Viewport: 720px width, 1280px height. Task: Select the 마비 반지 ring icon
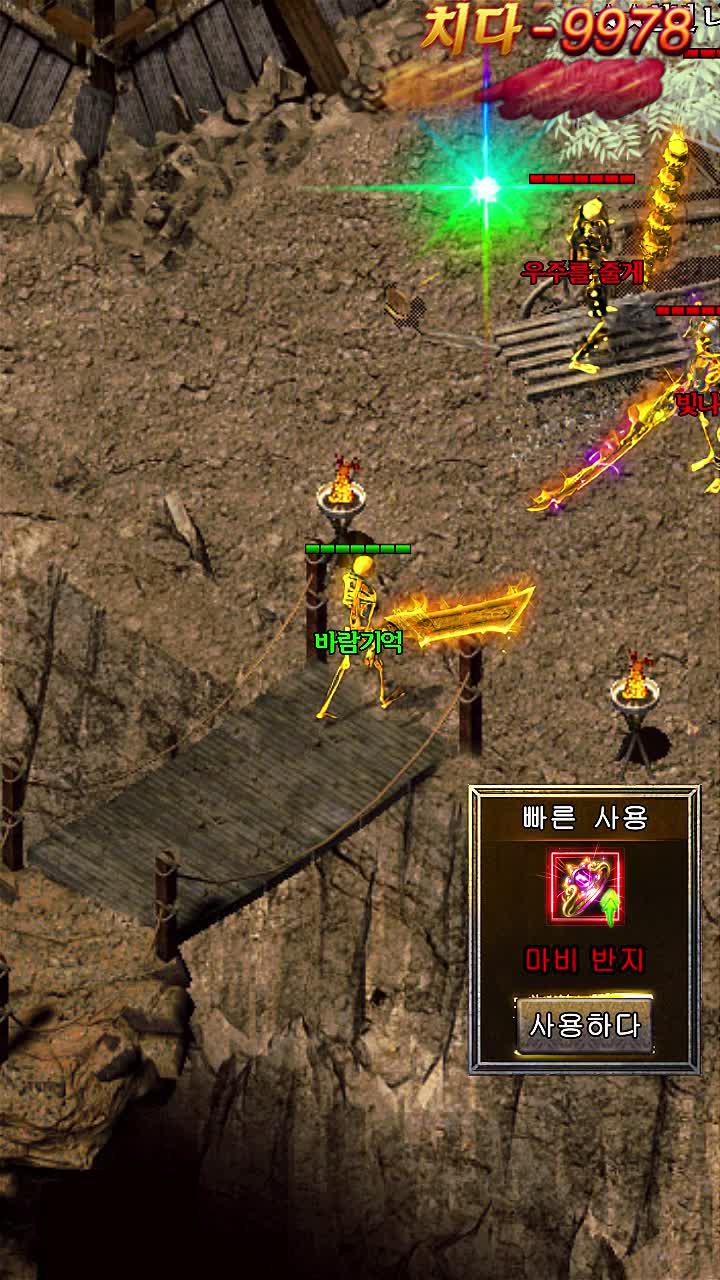pyautogui.click(x=585, y=888)
